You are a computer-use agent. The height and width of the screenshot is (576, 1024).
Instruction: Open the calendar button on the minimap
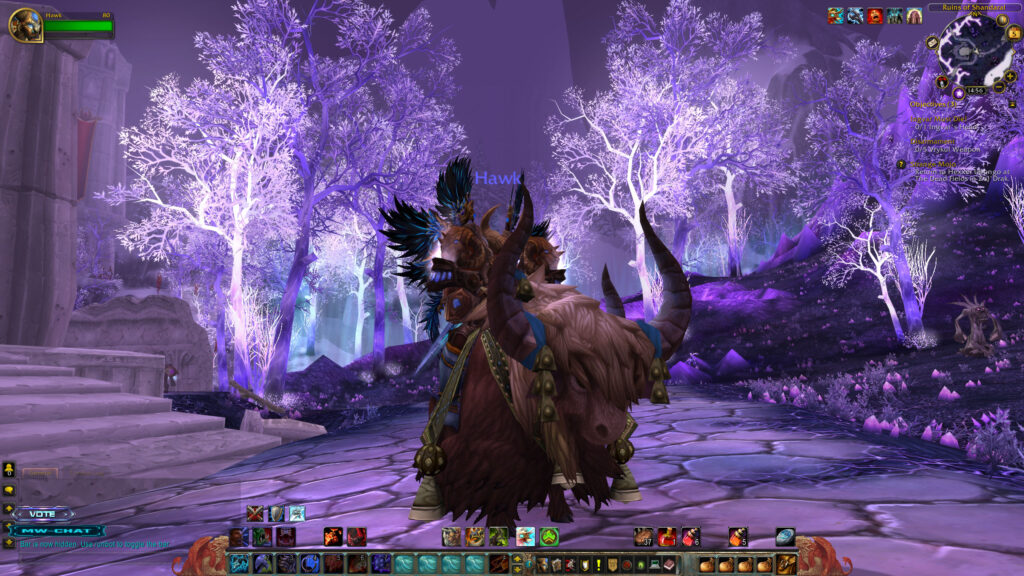(x=1013, y=33)
